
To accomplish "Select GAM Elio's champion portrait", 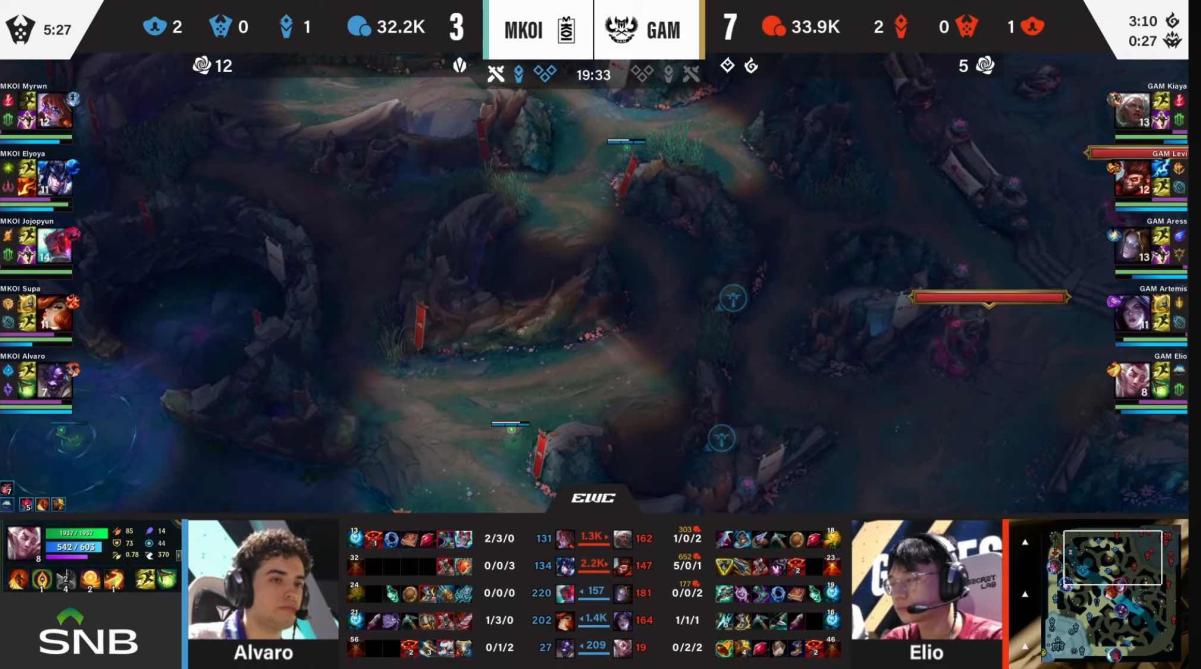I will (1131, 381).
